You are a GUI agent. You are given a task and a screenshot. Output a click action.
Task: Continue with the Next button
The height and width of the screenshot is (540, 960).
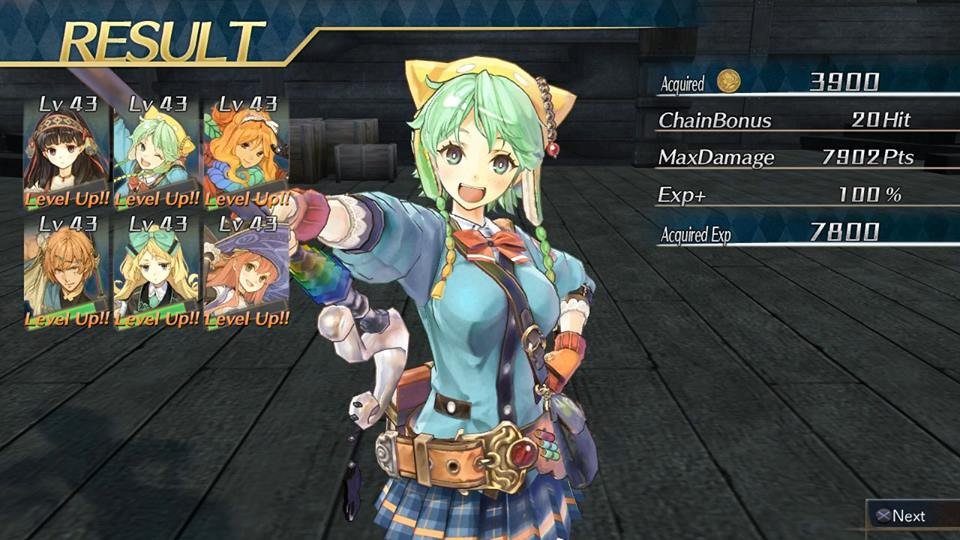pos(900,516)
